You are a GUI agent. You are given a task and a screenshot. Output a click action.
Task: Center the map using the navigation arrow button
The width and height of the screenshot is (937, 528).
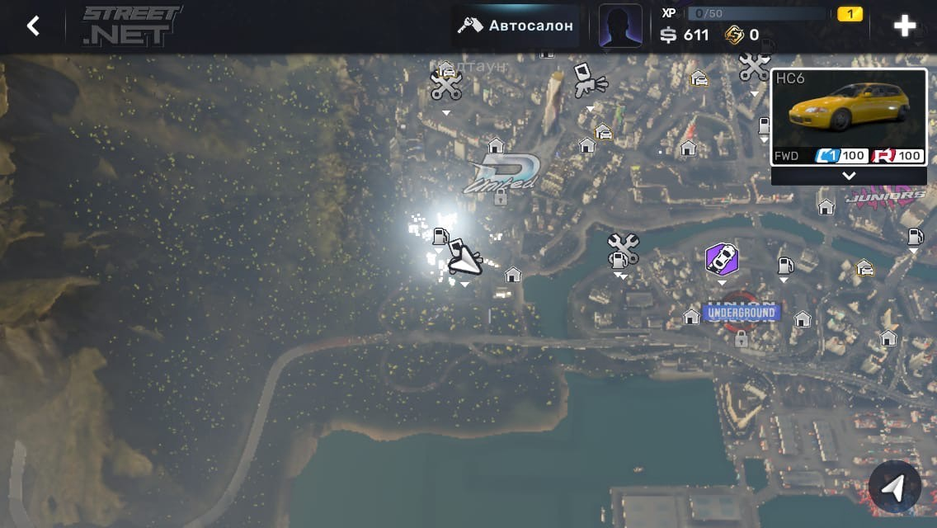point(894,487)
